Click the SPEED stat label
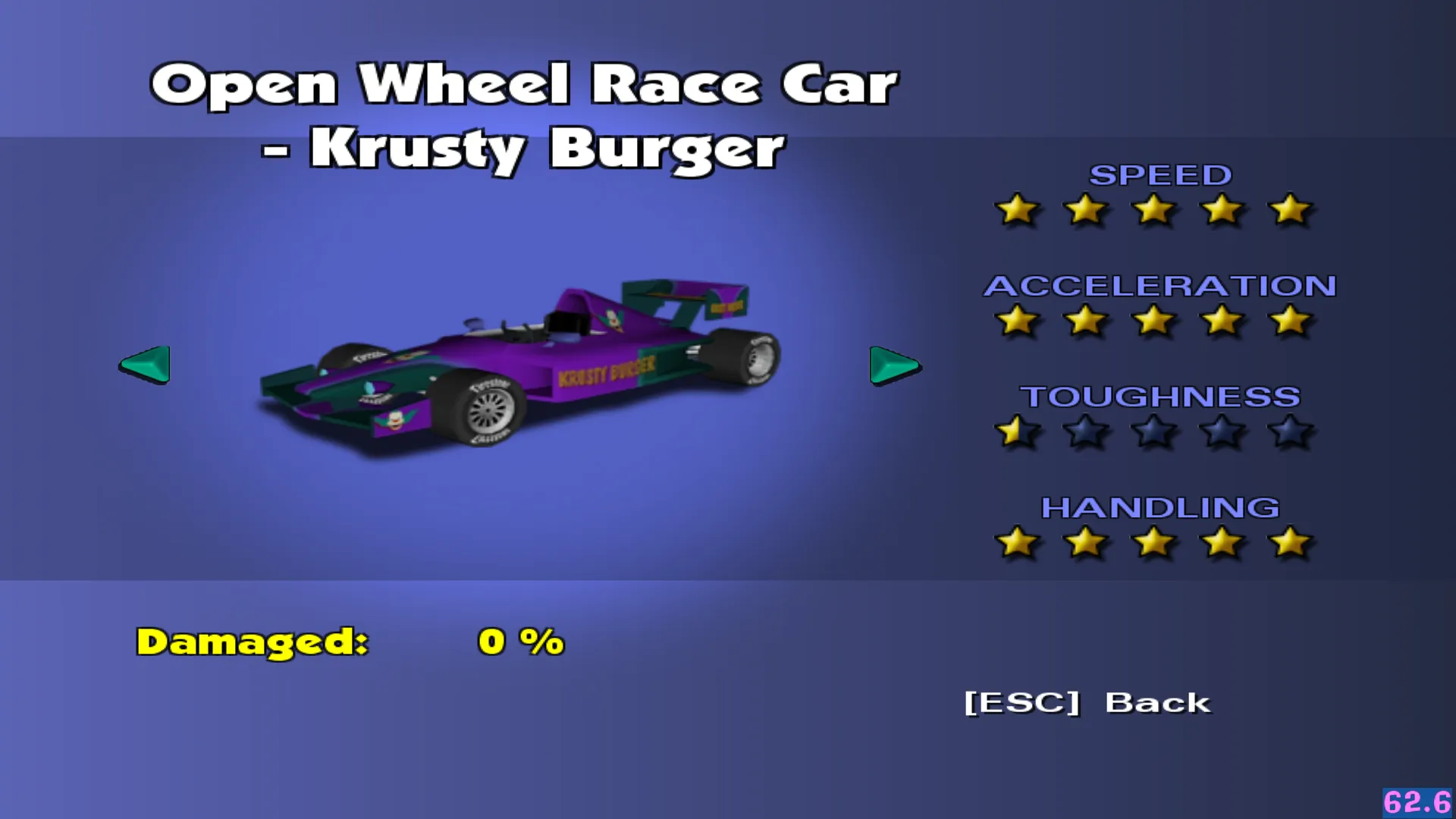1456x819 pixels. pos(1159,175)
